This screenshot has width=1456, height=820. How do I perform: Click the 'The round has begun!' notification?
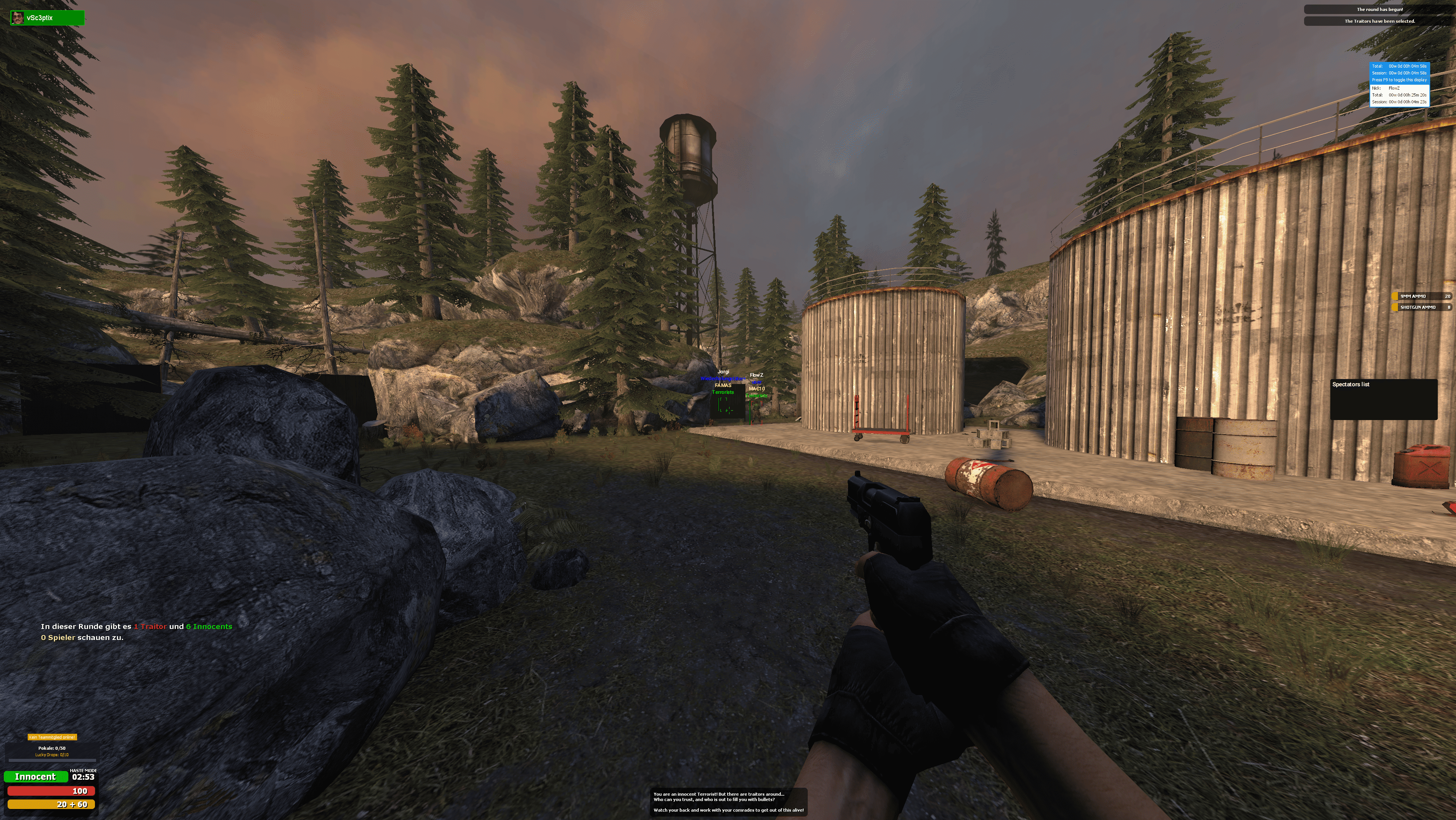(1379, 9)
